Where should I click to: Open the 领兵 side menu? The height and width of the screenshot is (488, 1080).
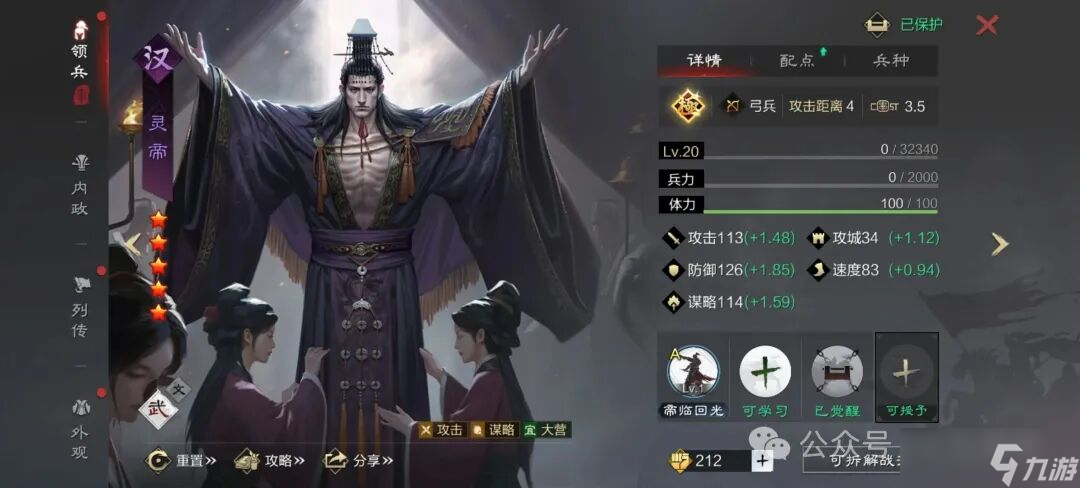(x=82, y=62)
